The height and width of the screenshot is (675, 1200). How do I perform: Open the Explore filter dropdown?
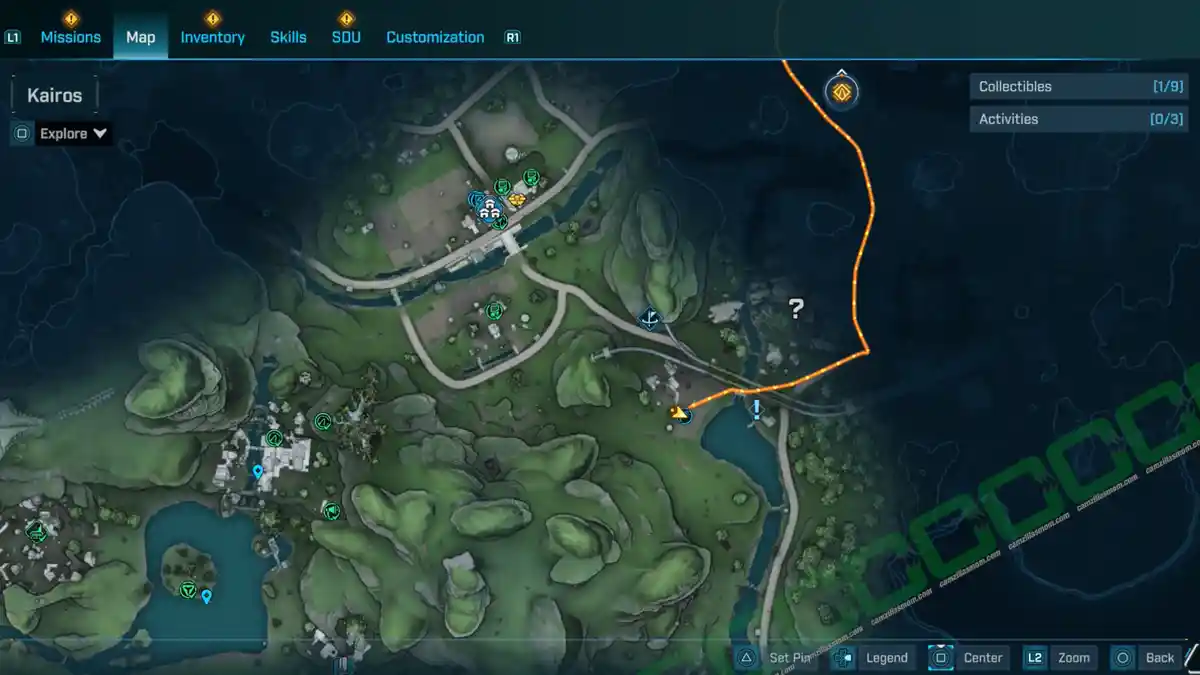point(73,133)
